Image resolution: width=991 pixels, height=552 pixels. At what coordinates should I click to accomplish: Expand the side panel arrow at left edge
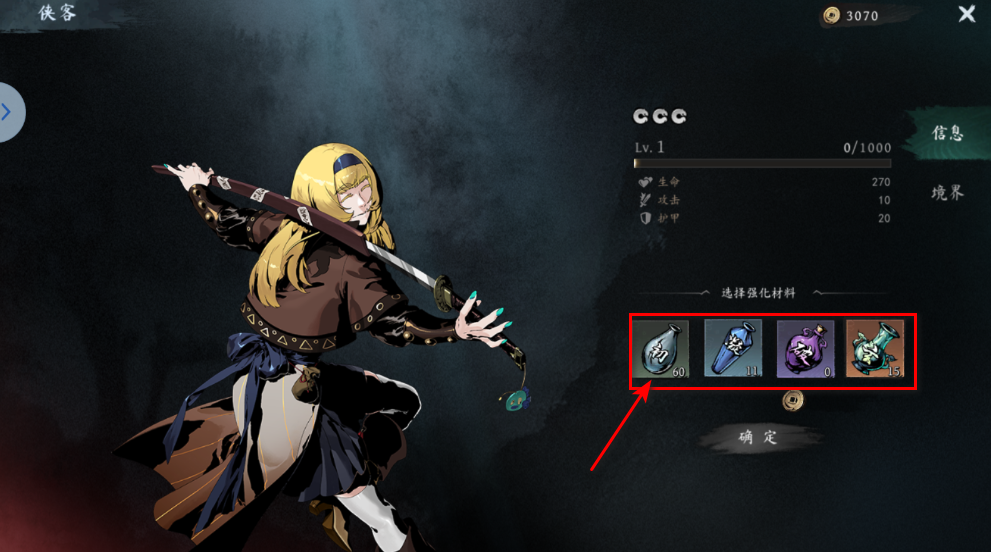coord(8,112)
